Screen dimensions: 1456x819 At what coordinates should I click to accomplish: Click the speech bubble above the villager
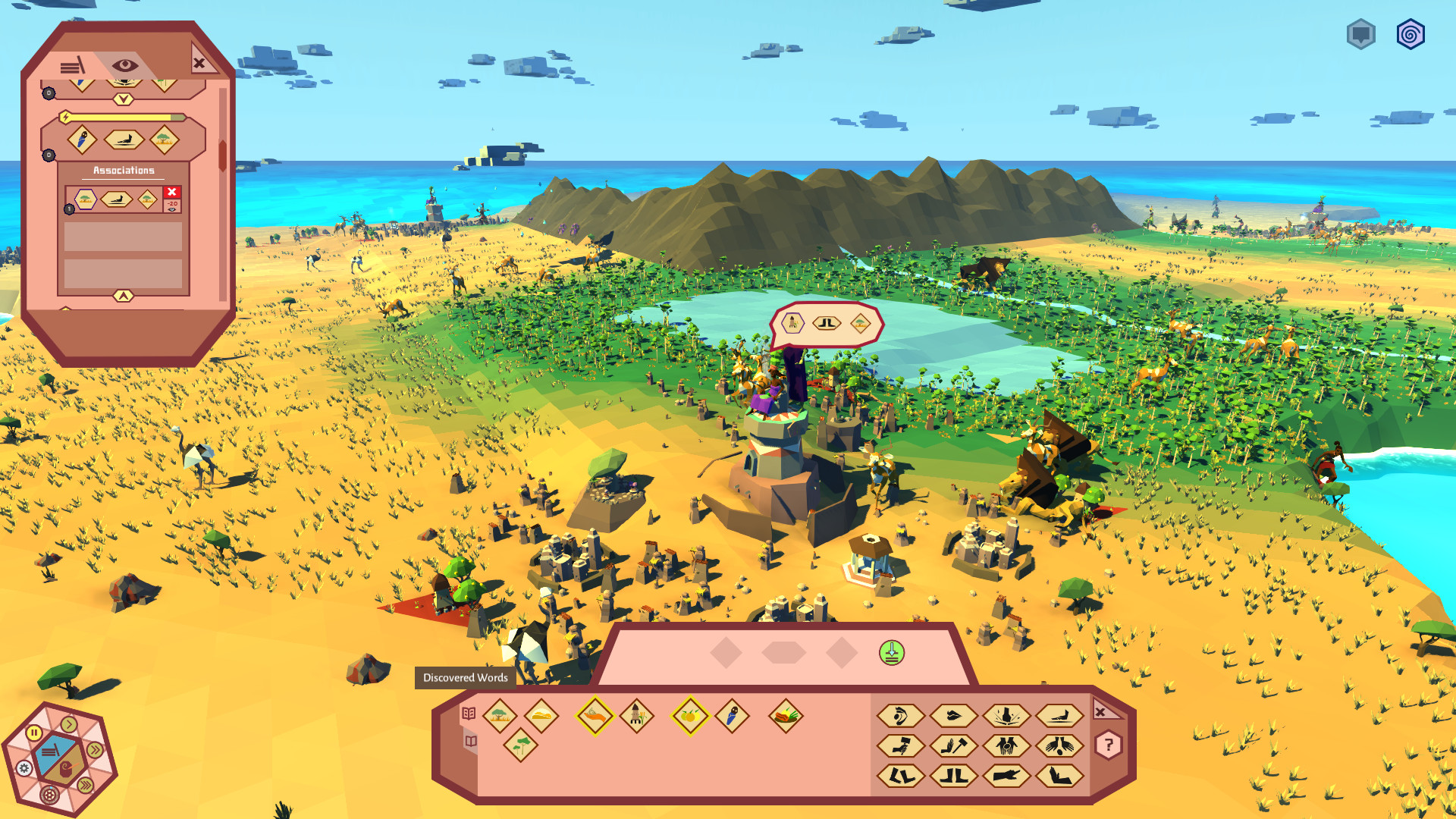tap(827, 325)
